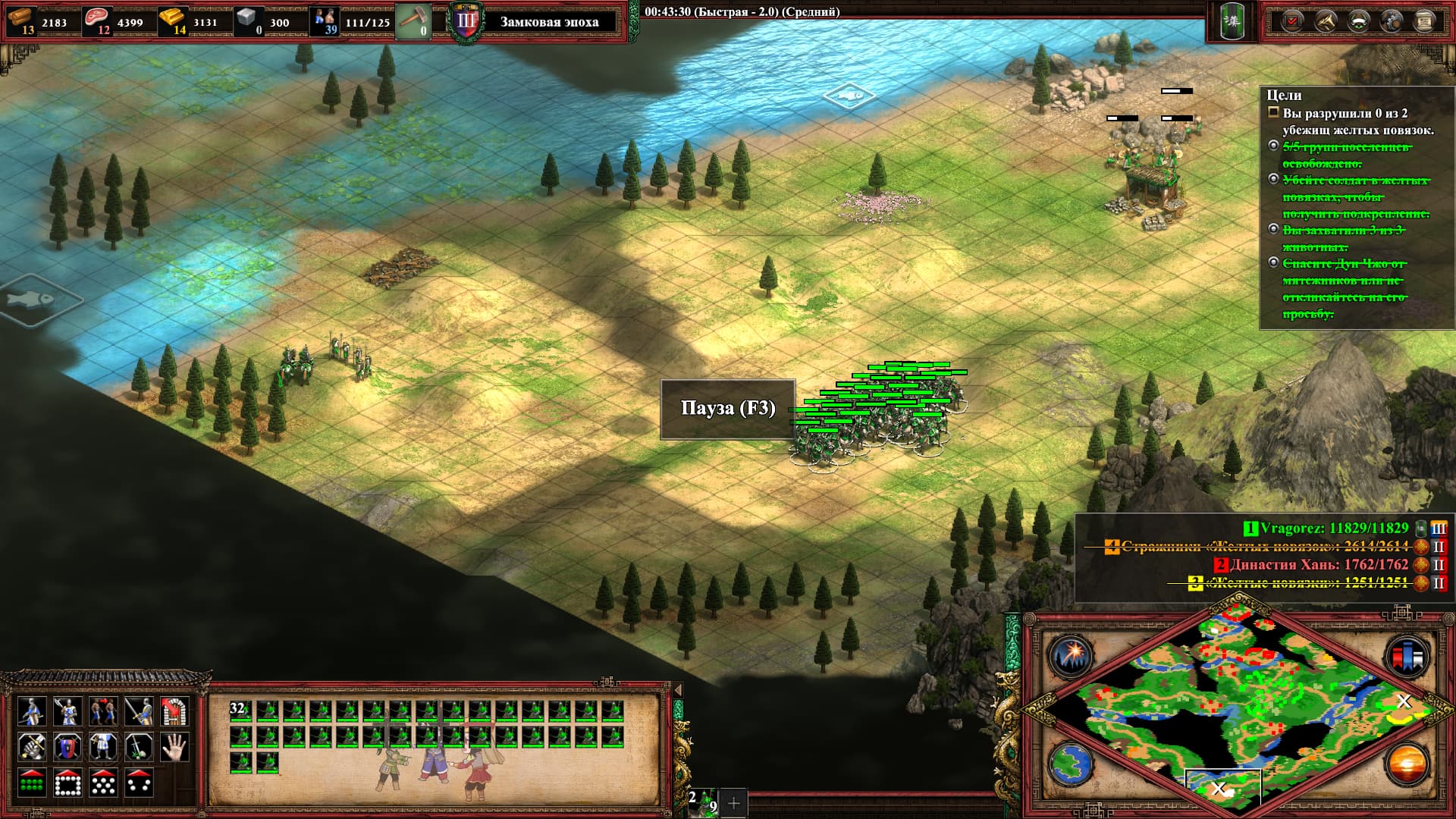Stop units with the open hand command
This screenshot has width=1456, height=819.
[x=175, y=747]
